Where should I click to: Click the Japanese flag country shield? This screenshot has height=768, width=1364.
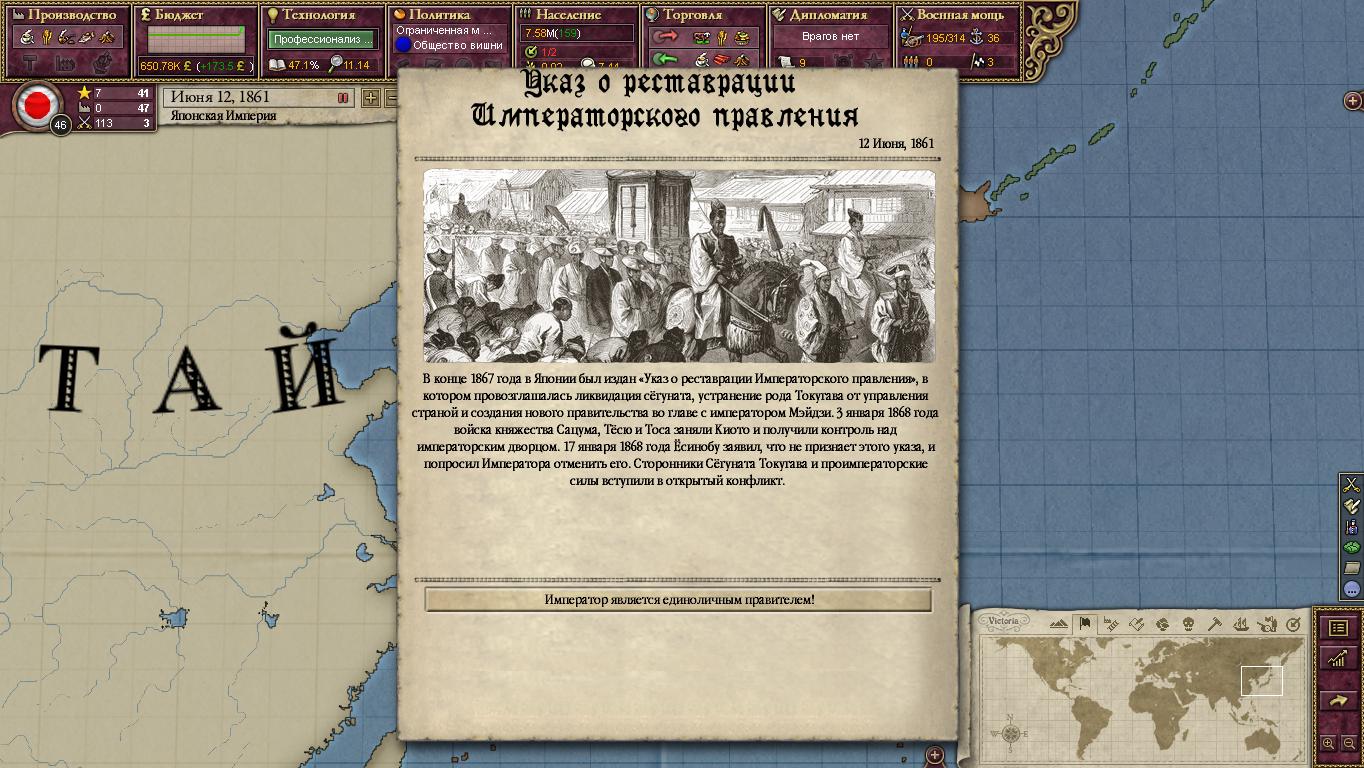(38, 105)
